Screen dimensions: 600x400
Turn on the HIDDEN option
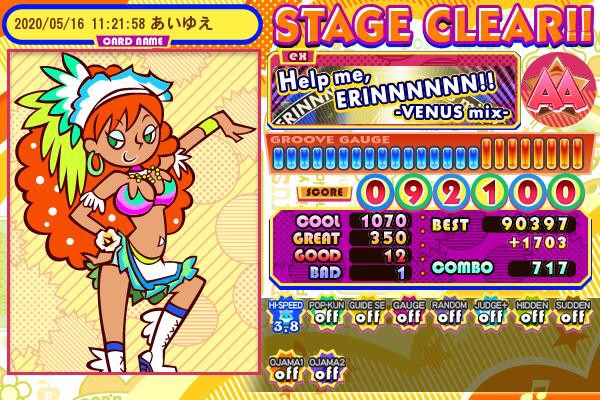point(530,314)
